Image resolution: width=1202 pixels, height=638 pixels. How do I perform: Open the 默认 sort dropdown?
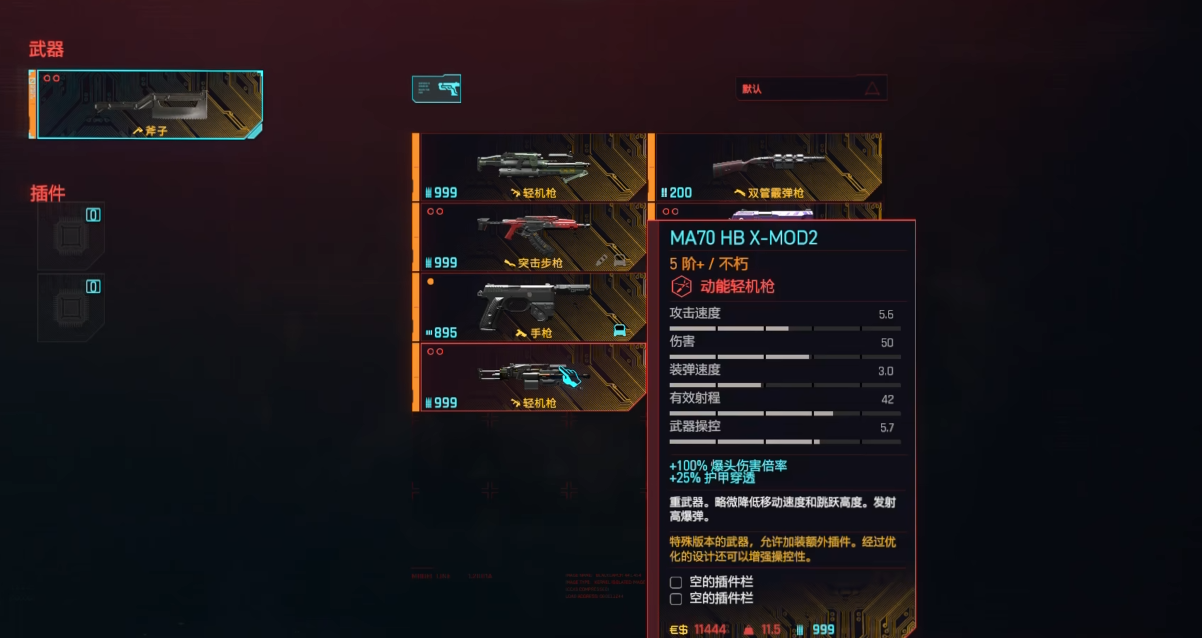pyautogui.click(x=811, y=89)
